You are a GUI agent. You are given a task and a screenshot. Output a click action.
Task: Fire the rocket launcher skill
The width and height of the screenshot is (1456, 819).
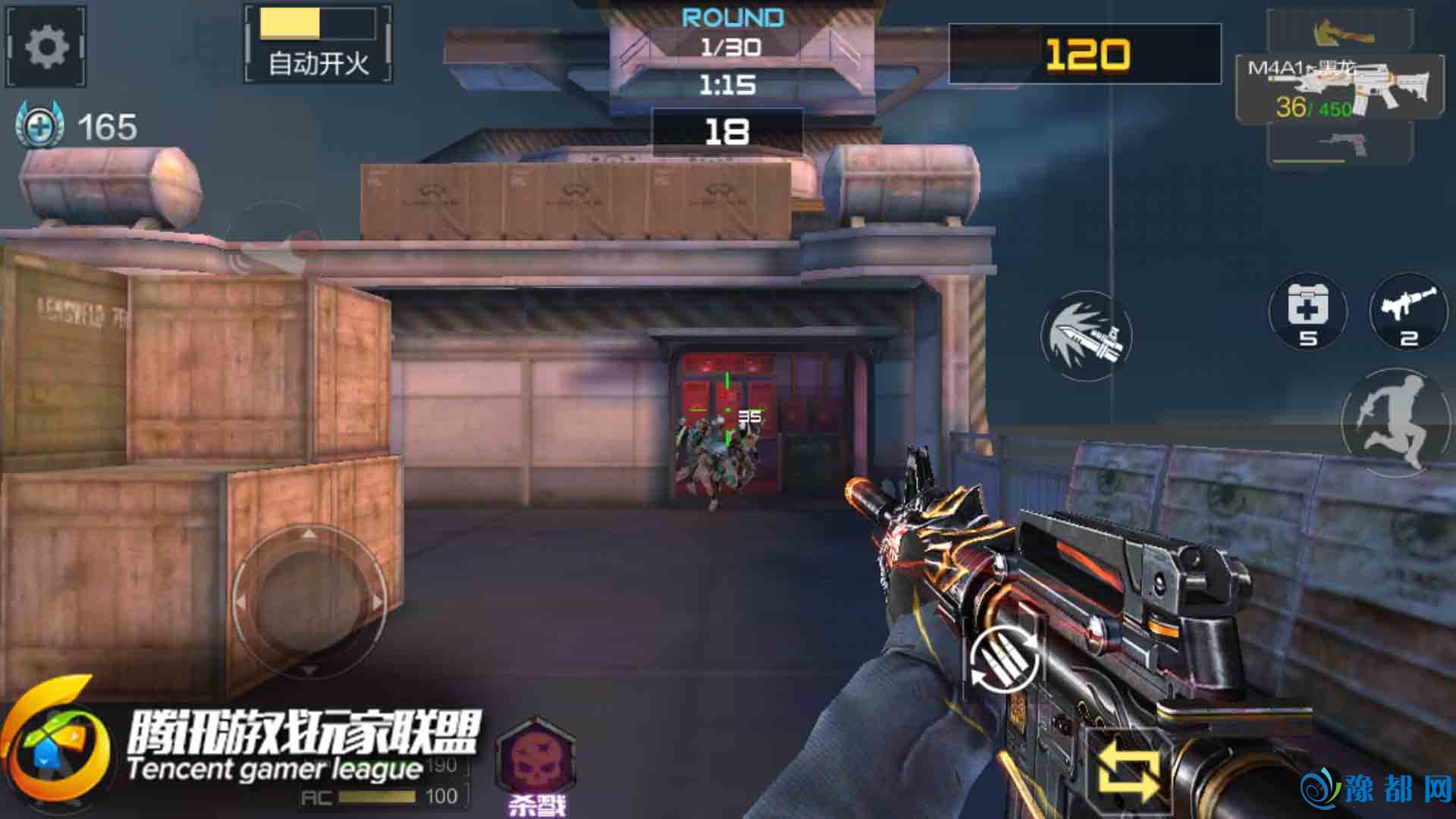click(1408, 312)
